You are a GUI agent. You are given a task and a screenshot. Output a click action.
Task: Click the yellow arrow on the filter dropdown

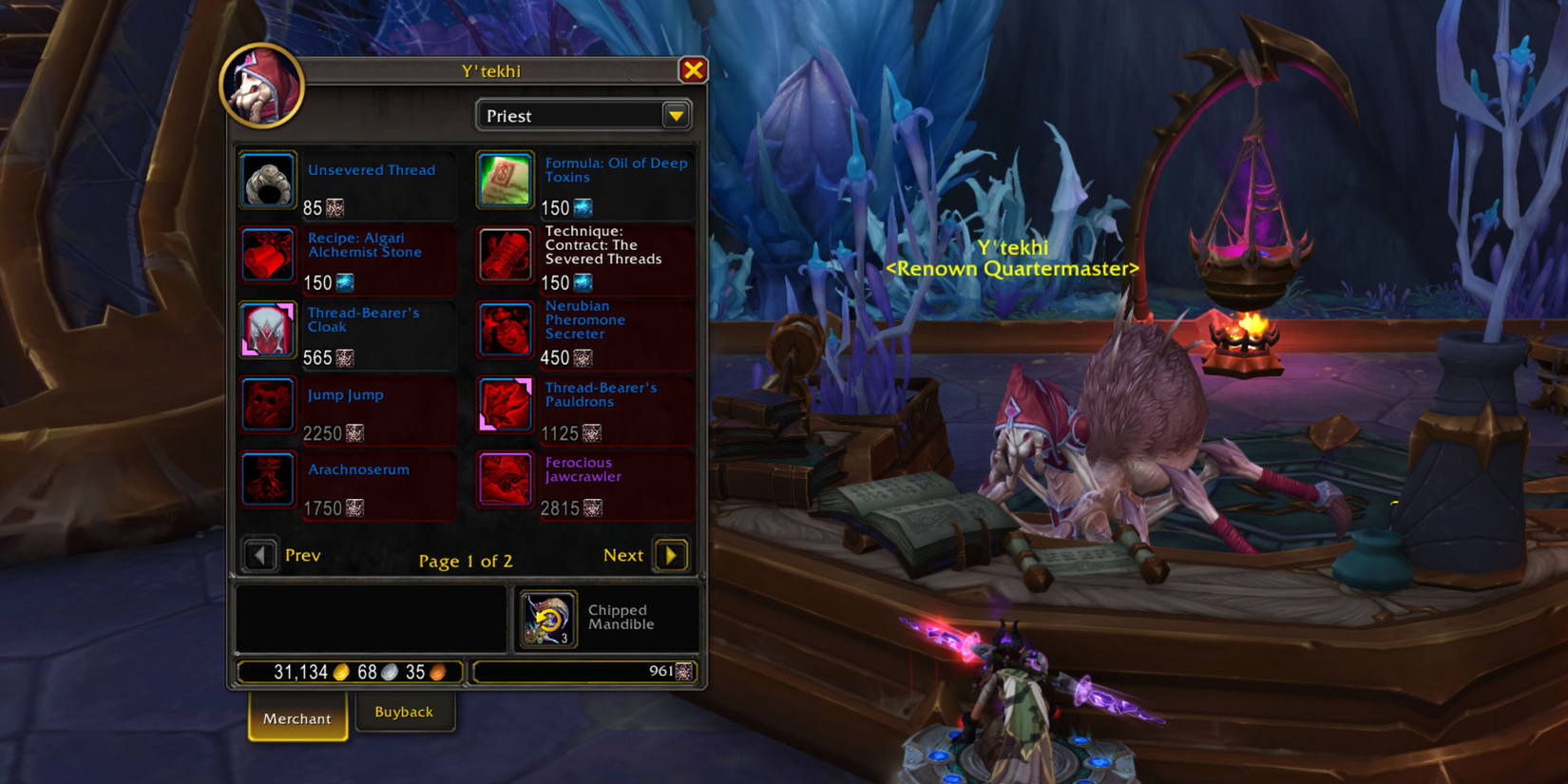(x=675, y=115)
